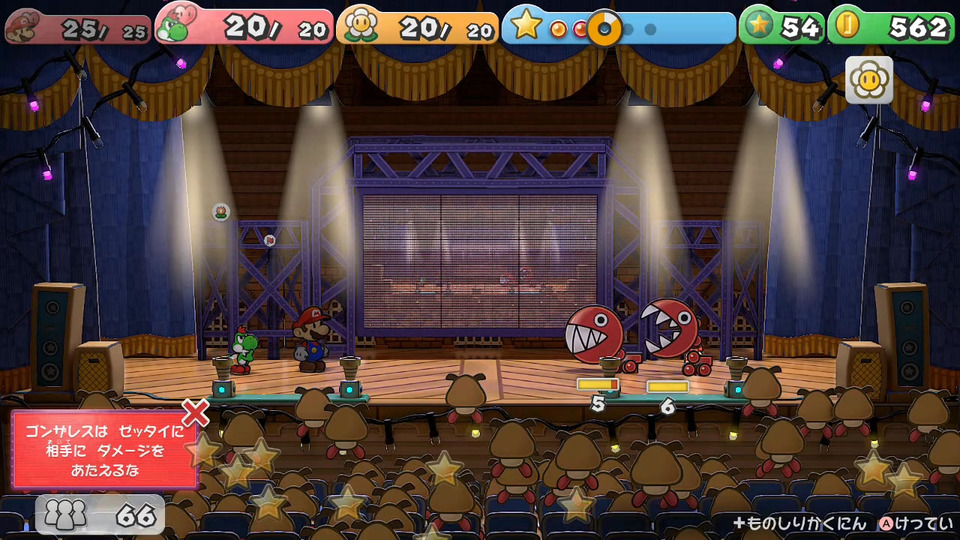Screen dimensions: 960x540
Task: Click the yellow star on the star power gauge
Action: 527,26
